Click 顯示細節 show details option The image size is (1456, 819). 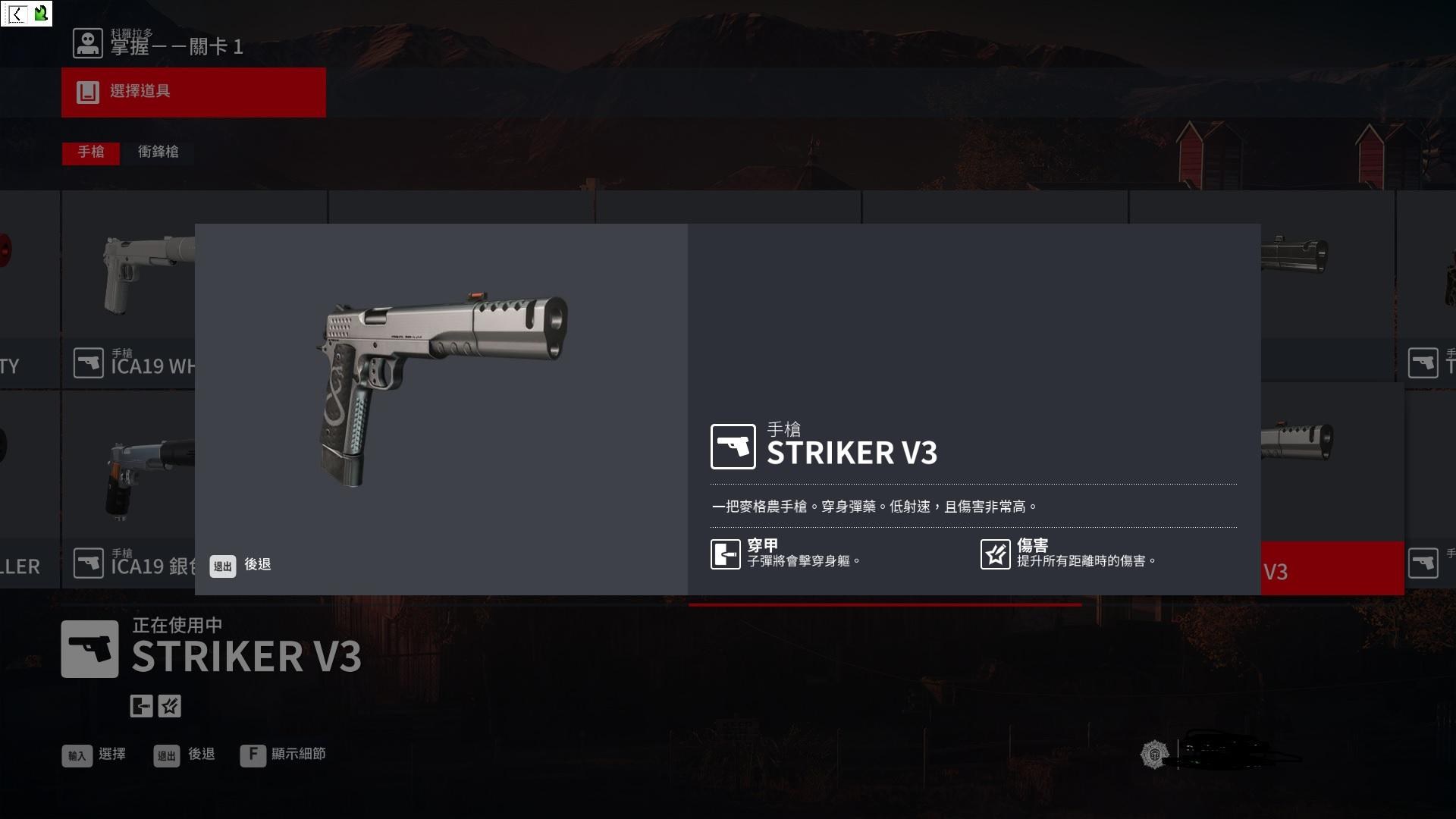tap(283, 755)
